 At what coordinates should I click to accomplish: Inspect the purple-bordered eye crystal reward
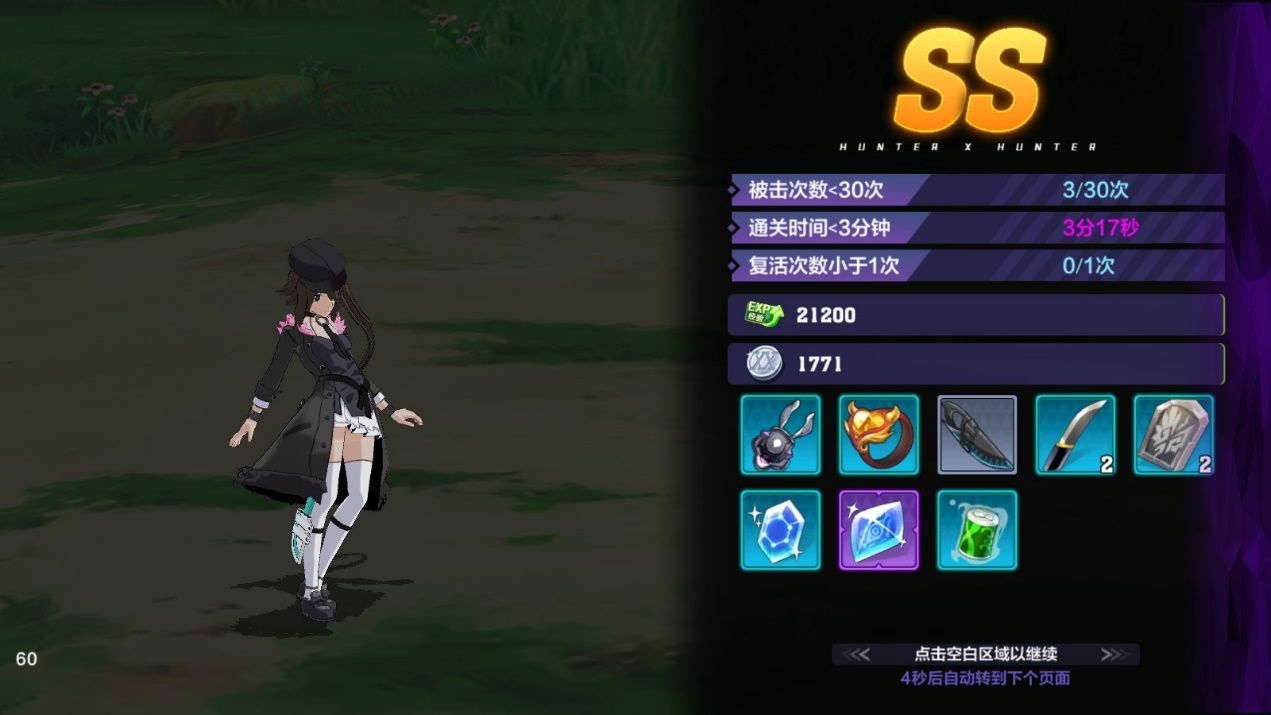point(879,530)
